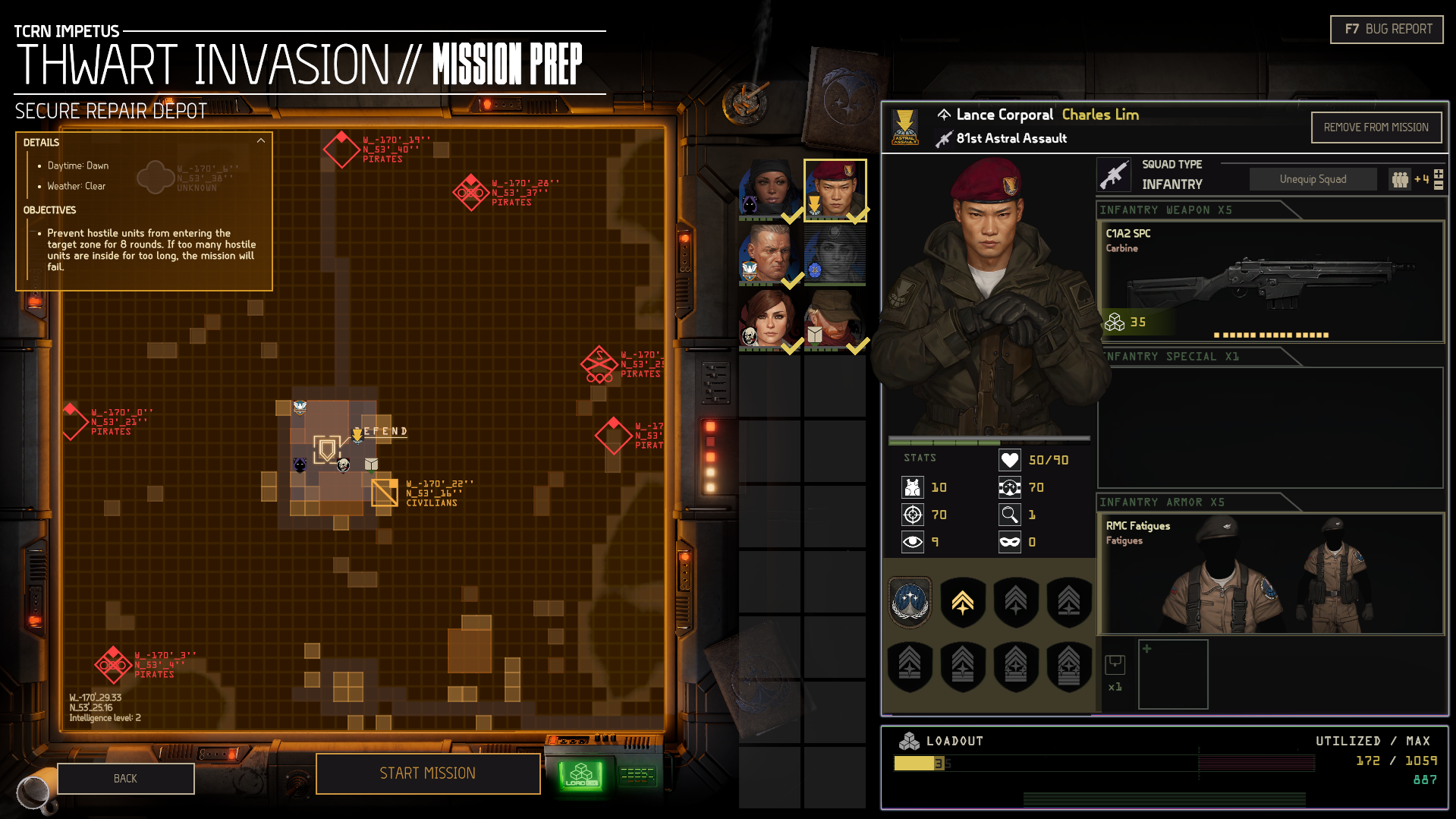Click the defend objective shield marker

click(x=327, y=450)
